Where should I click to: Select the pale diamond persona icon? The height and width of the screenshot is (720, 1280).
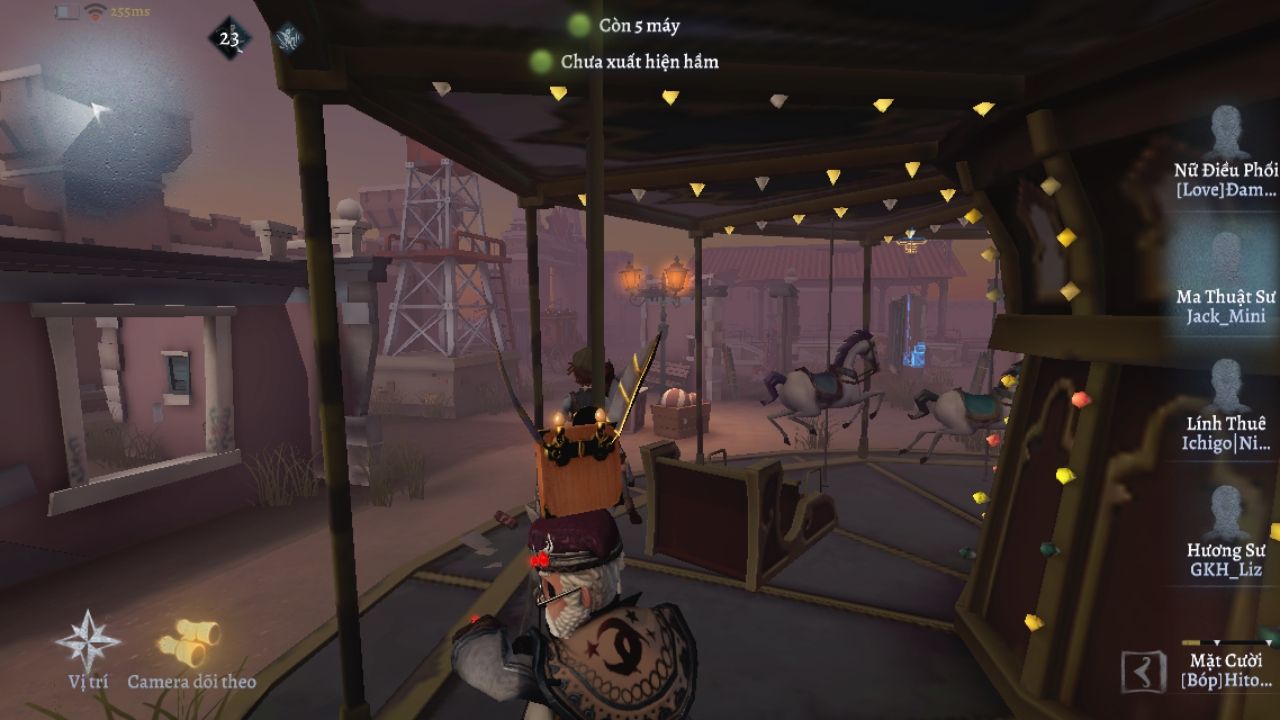pyautogui.click(x=287, y=38)
